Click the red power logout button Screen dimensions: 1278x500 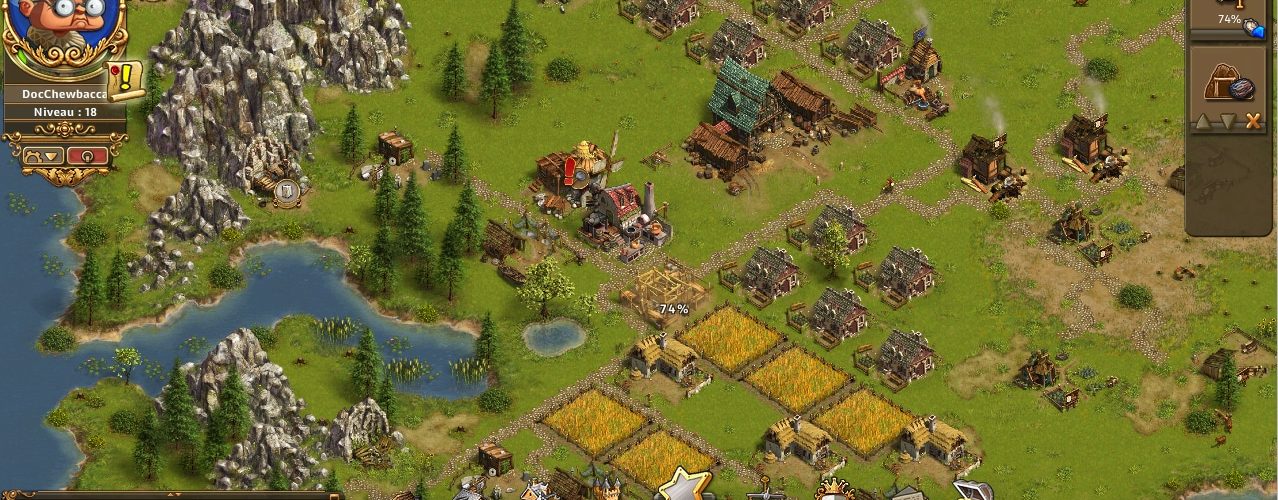click(x=87, y=156)
